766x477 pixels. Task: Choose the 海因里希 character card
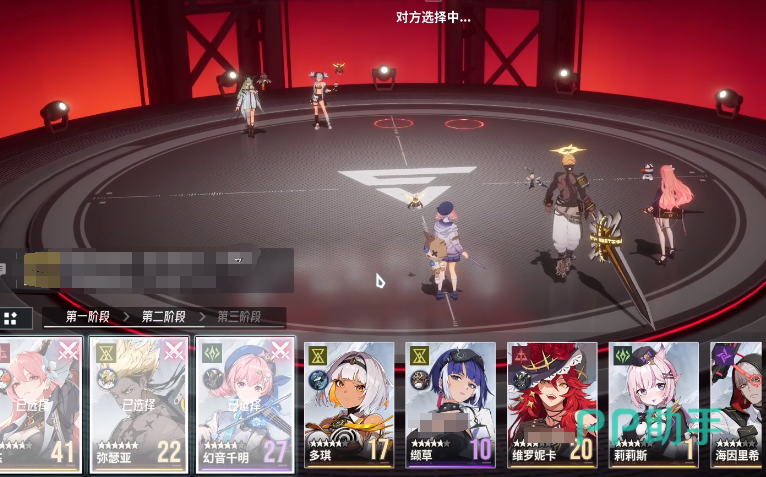(739, 406)
